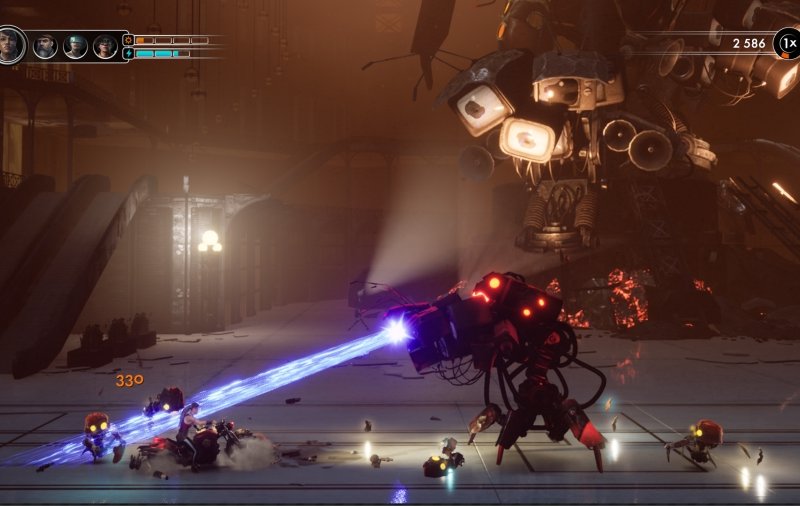Switch to the bearded man portrait
The width and height of the screenshot is (800, 506).
[45, 46]
